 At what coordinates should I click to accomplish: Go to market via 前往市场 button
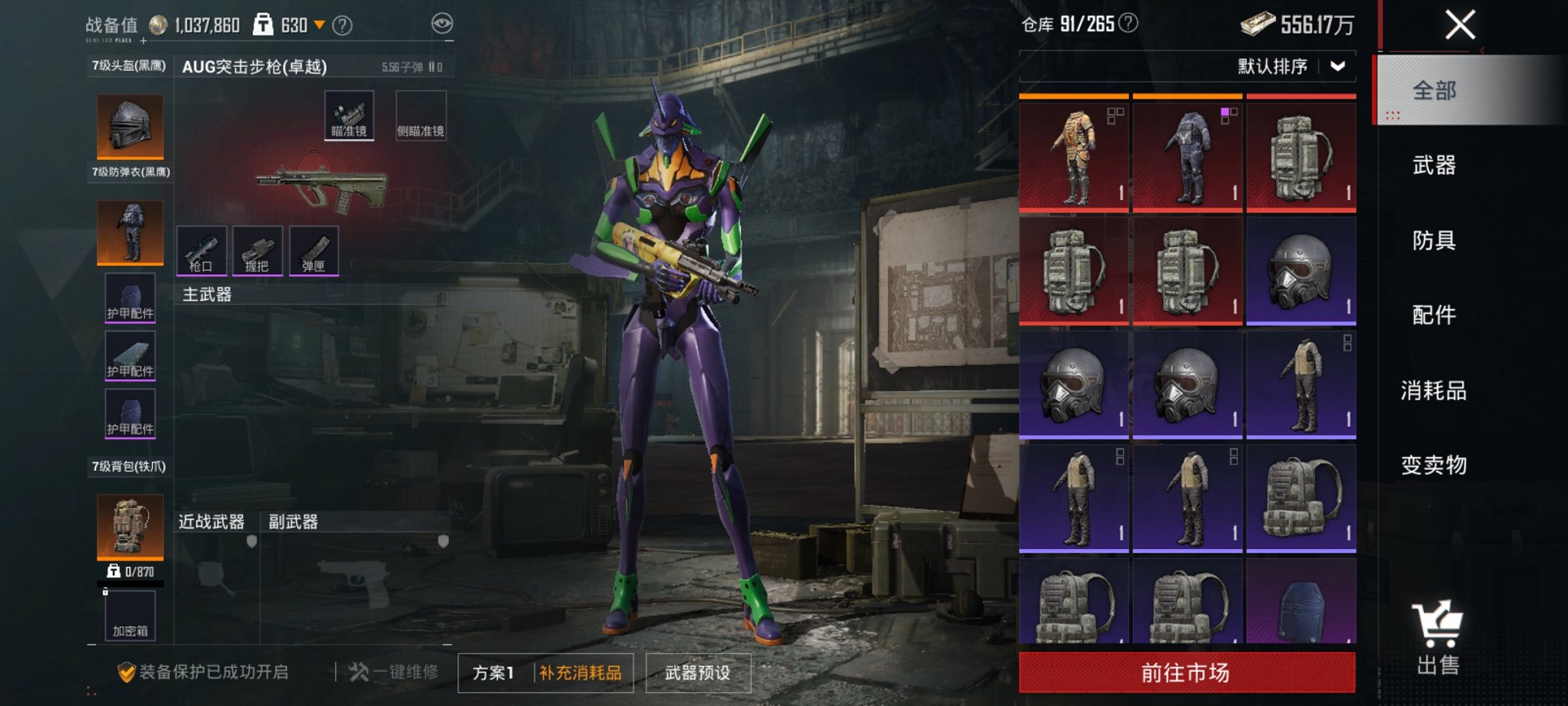pos(1187,673)
